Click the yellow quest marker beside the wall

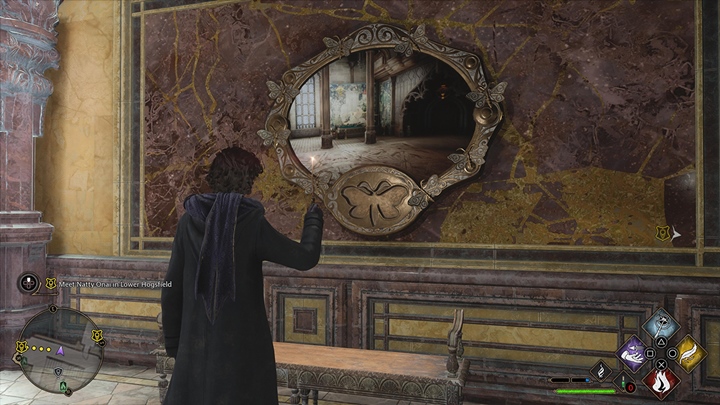coord(661,233)
